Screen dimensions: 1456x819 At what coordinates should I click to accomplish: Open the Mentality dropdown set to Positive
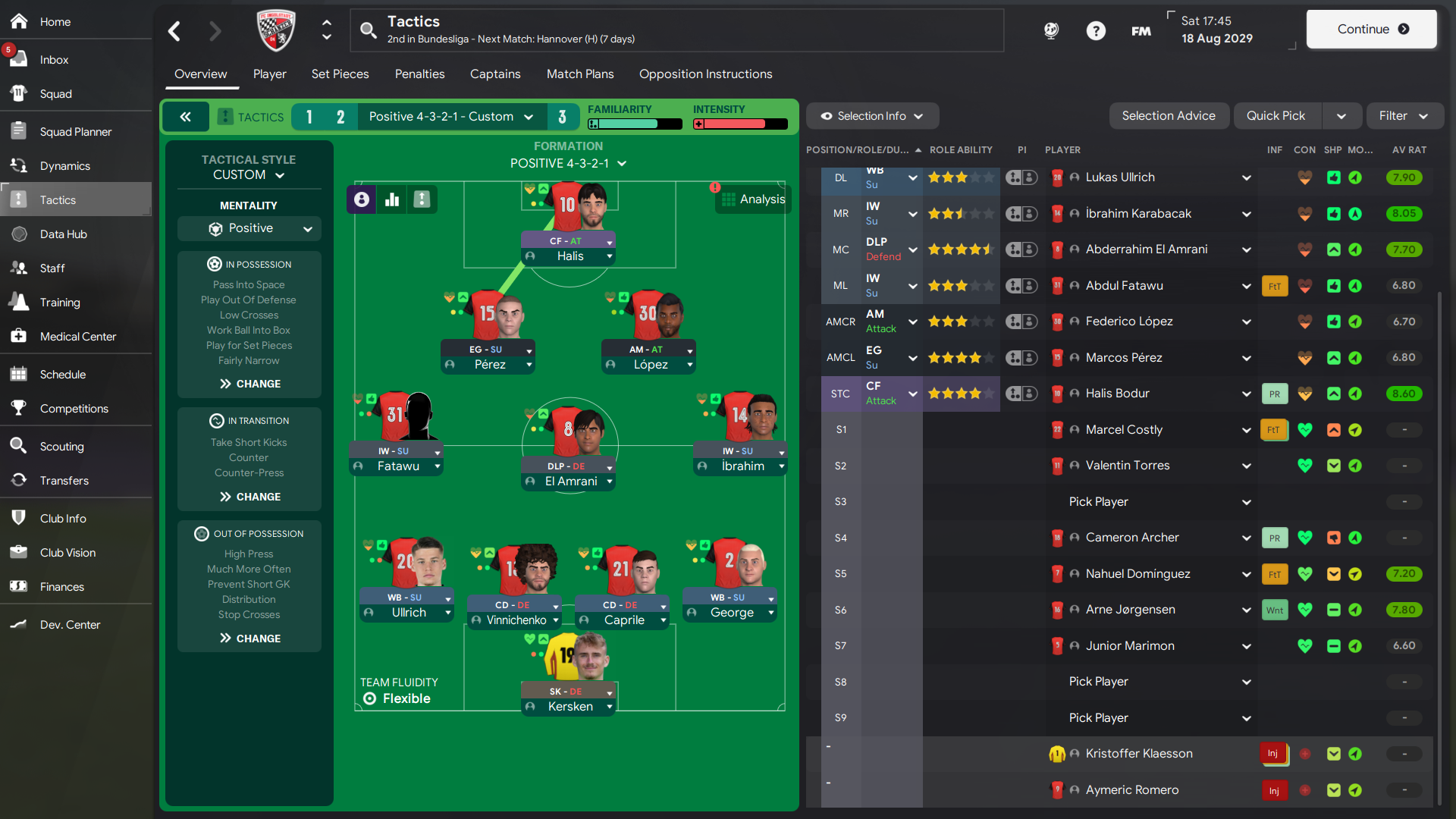coord(249,228)
